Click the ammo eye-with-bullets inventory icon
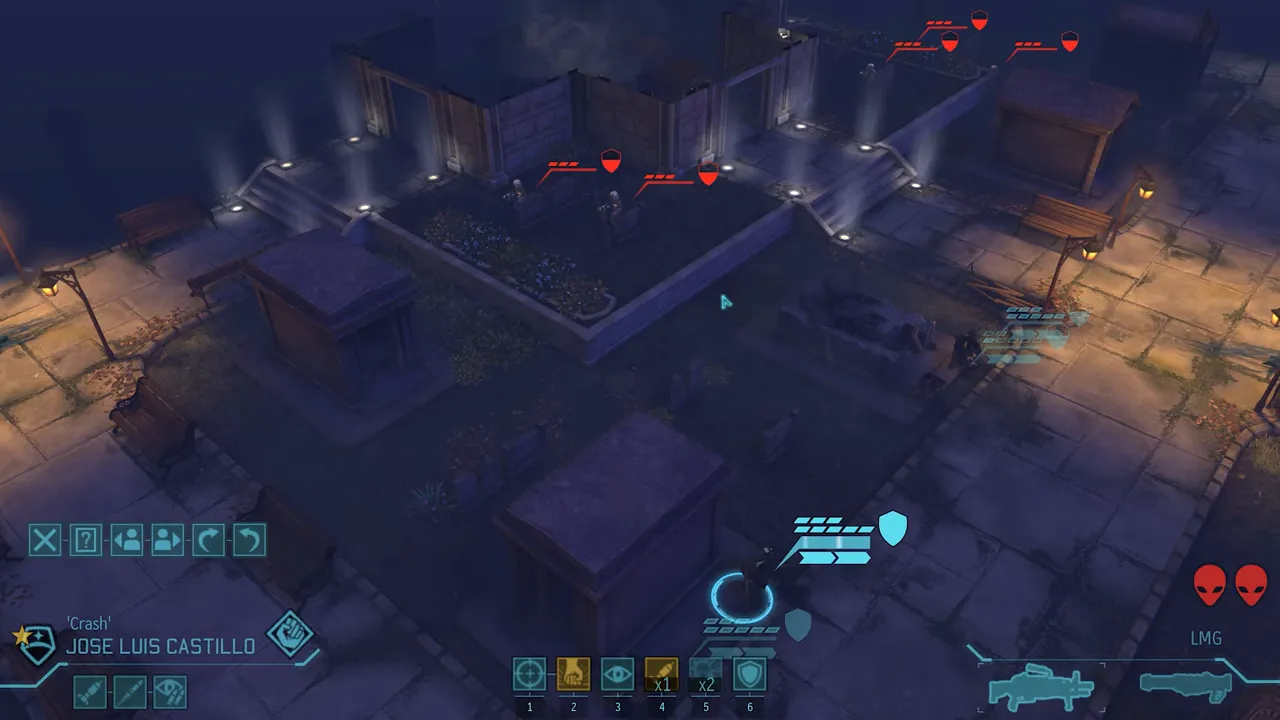1280x720 pixels. coord(170,691)
